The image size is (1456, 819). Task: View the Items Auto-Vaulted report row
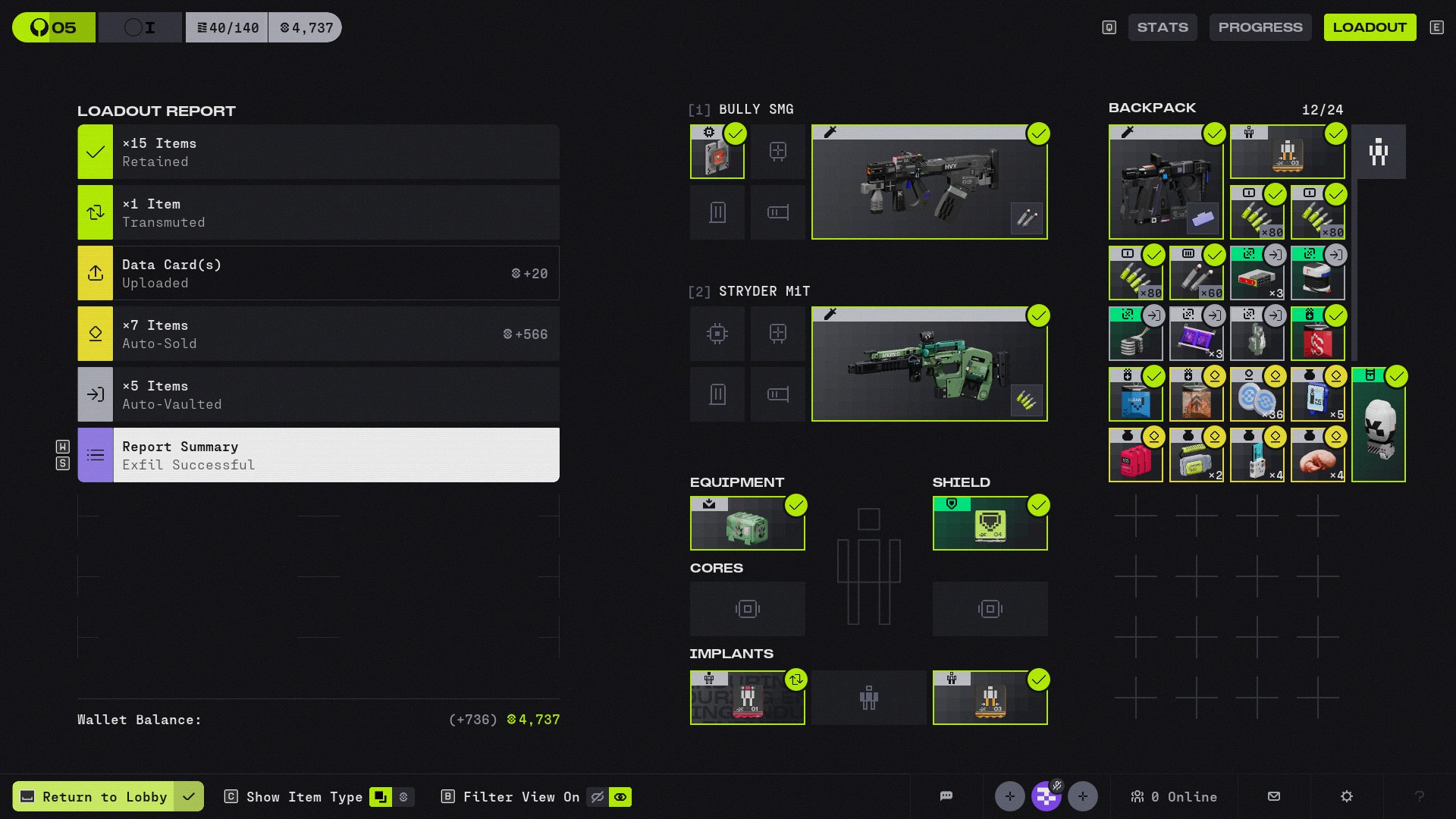click(318, 394)
